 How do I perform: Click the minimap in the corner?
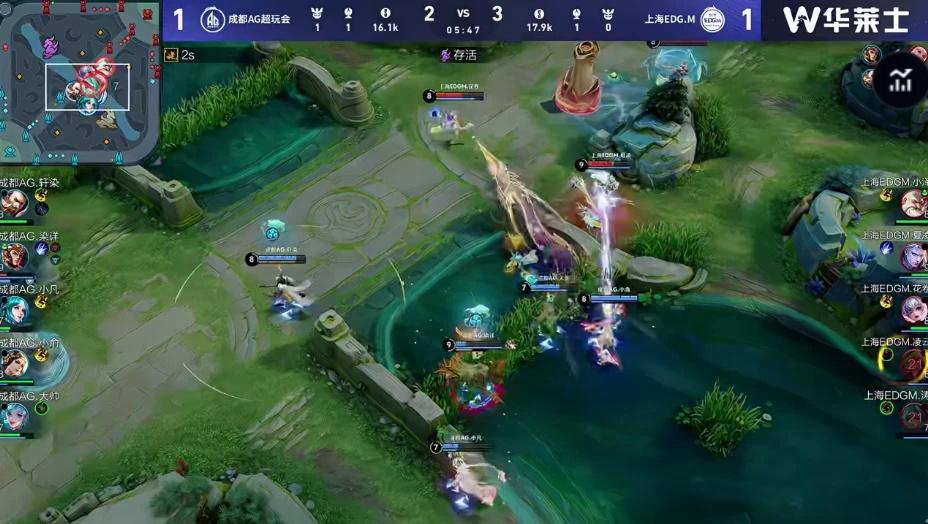click(x=80, y=80)
